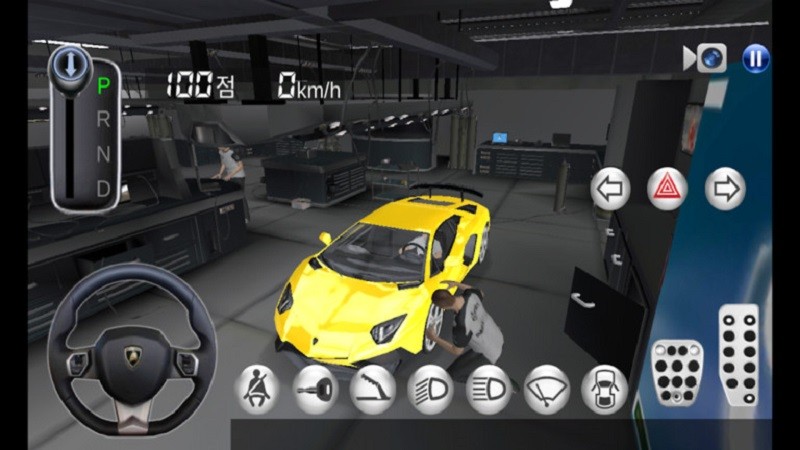Screen dimensions: 800x450
Task: Tap the ignition key button
Action: click(x=316, y=389)
